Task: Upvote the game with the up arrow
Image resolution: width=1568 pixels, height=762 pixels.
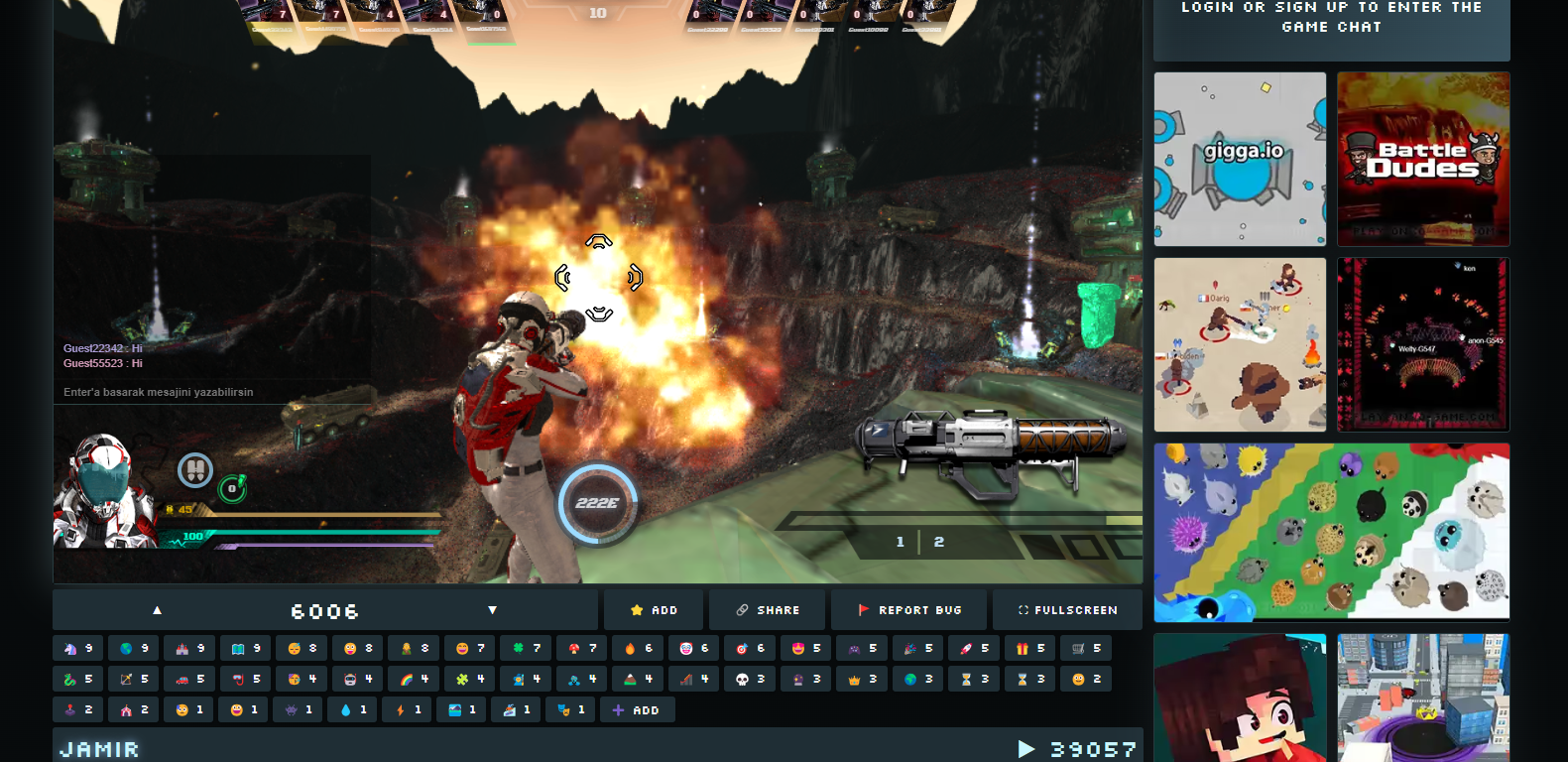Action: (157, 610)
